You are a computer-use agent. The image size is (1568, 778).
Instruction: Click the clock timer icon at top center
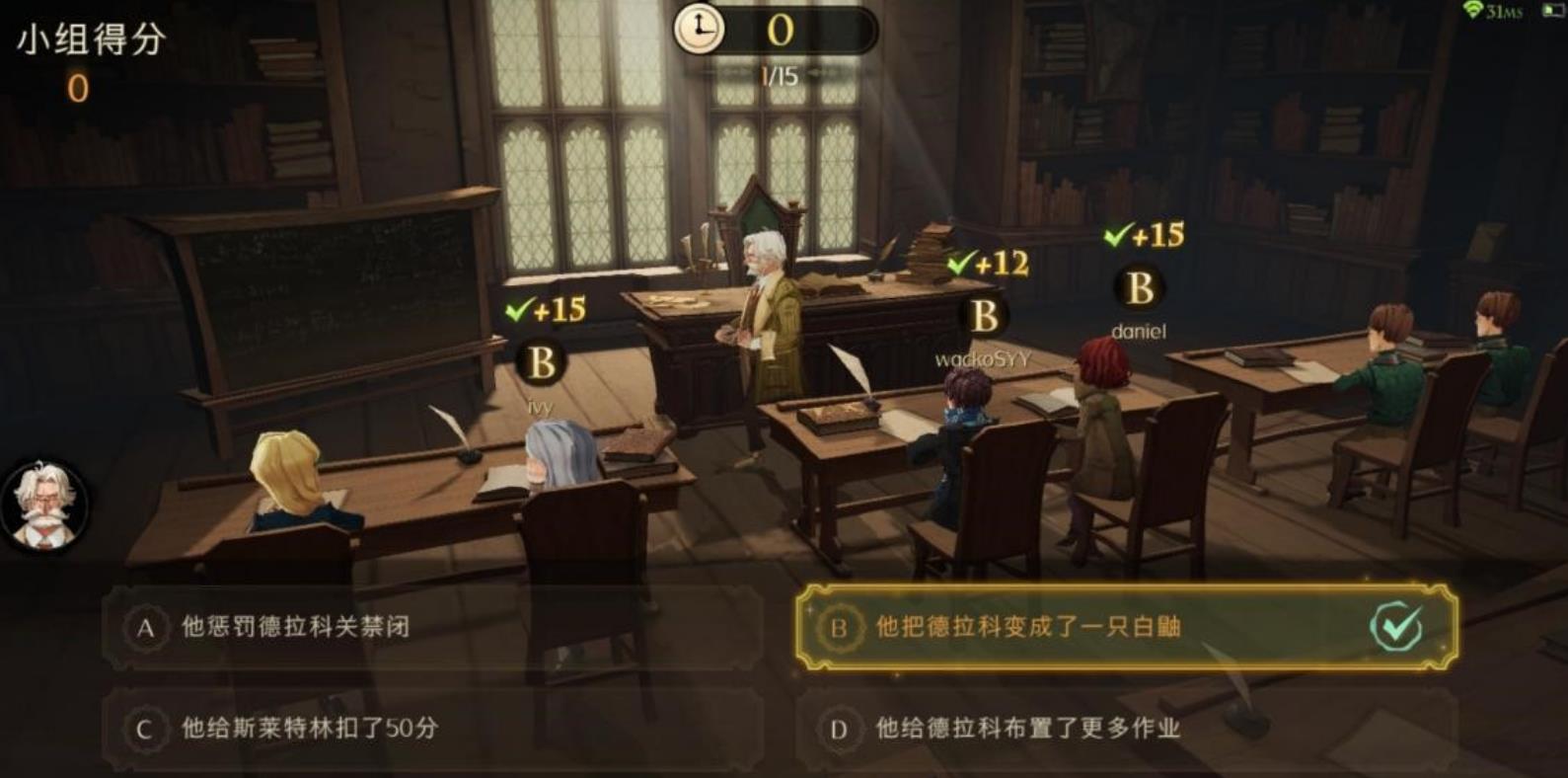coord(701,30)
